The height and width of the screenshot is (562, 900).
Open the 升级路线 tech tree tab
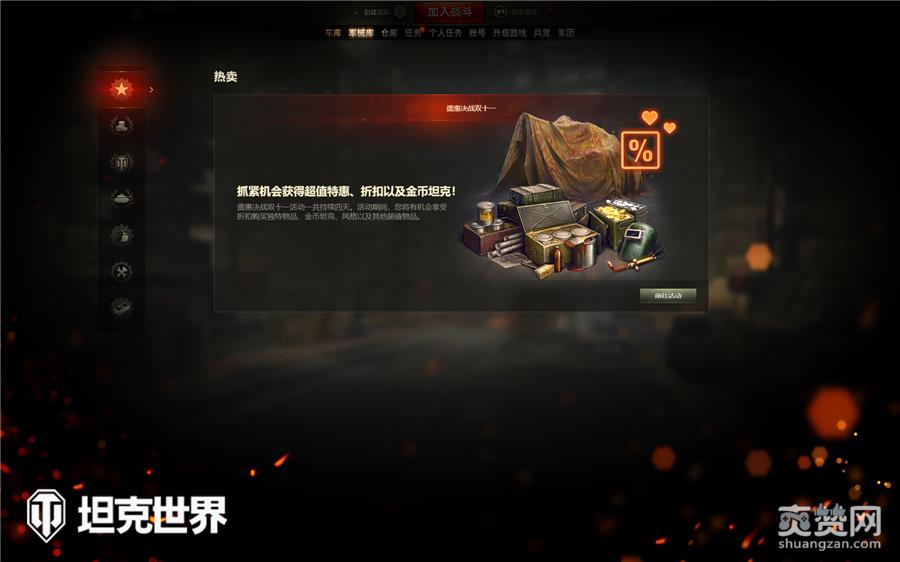[x=509, y=33]
